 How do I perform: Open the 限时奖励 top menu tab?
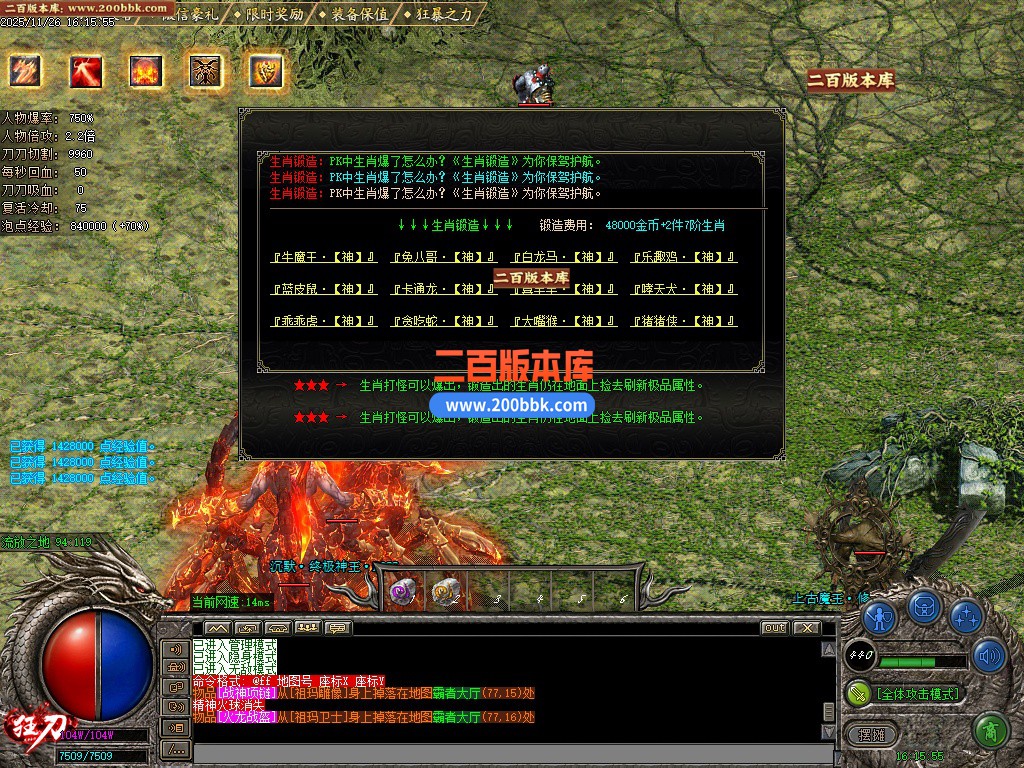point(275,14)
